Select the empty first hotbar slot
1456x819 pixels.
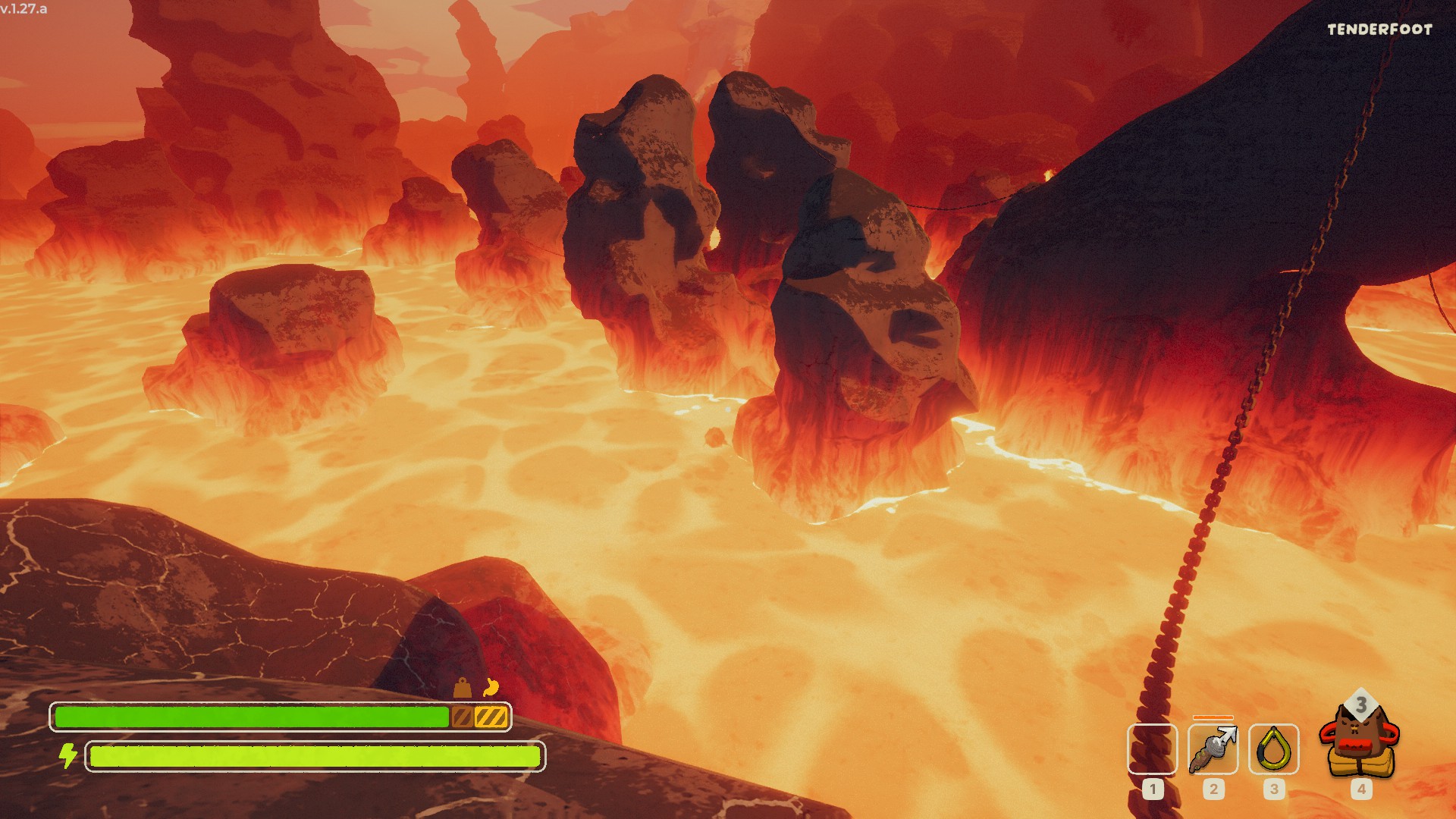coord(1152,749)
